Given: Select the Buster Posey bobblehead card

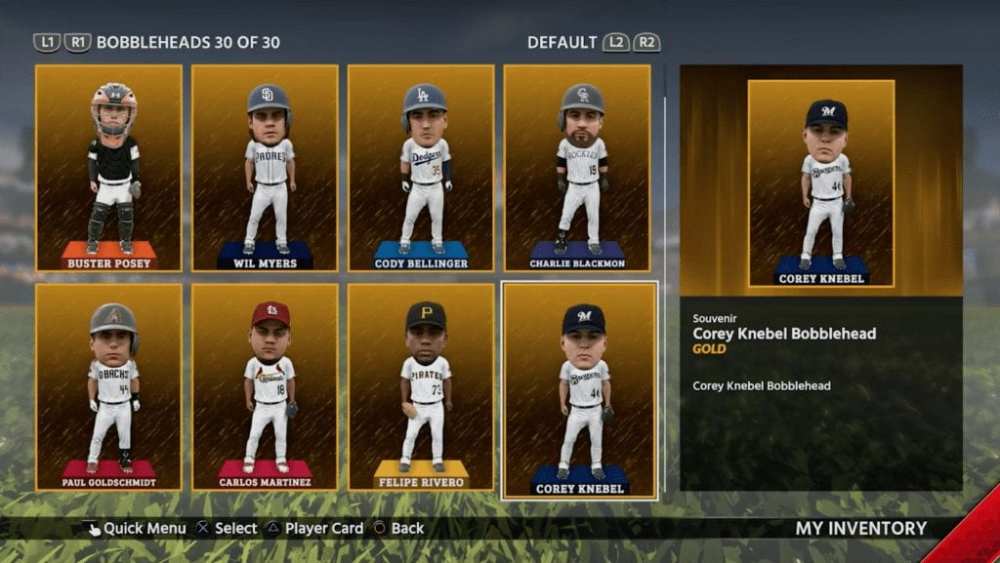Looking at the screenshot, I should pyautogui.click(x=109, y=168).
